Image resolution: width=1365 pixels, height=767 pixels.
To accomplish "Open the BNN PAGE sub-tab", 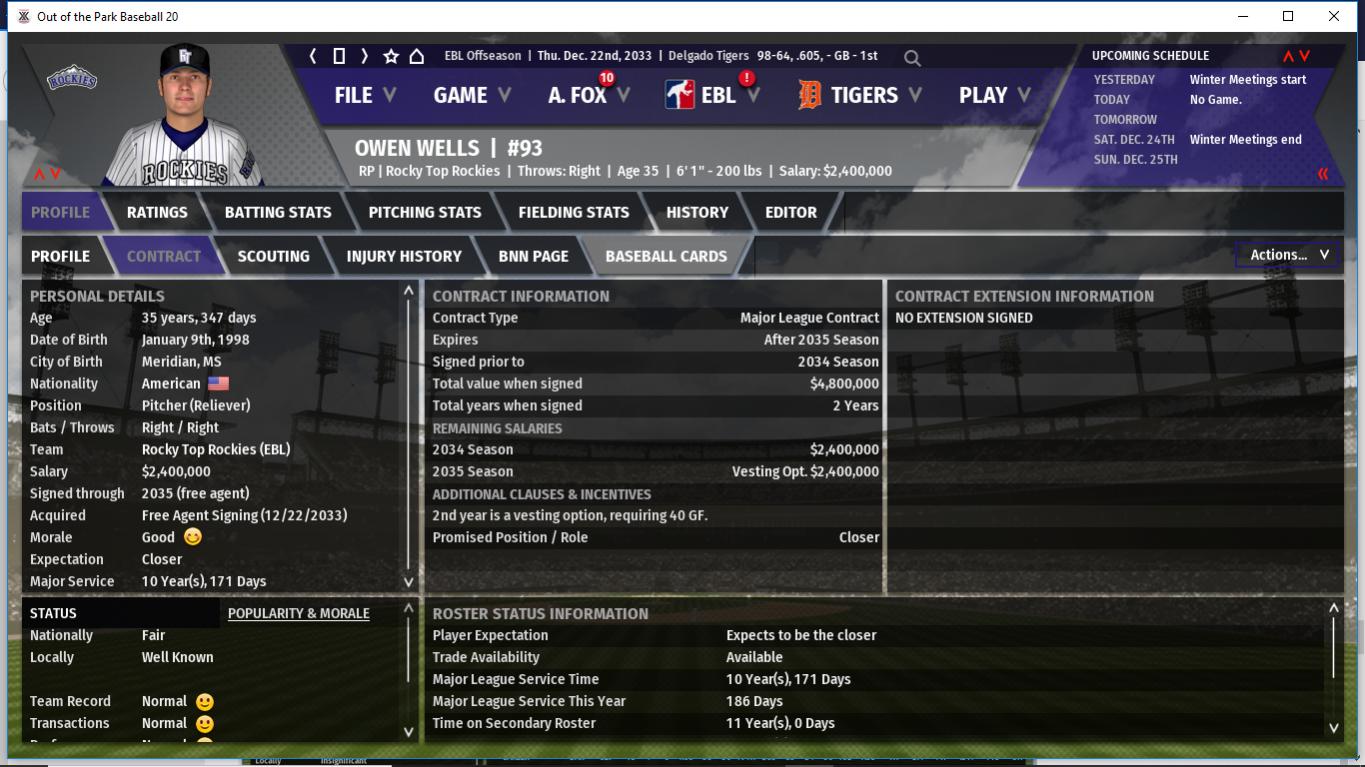I will (x=533, y=256).
